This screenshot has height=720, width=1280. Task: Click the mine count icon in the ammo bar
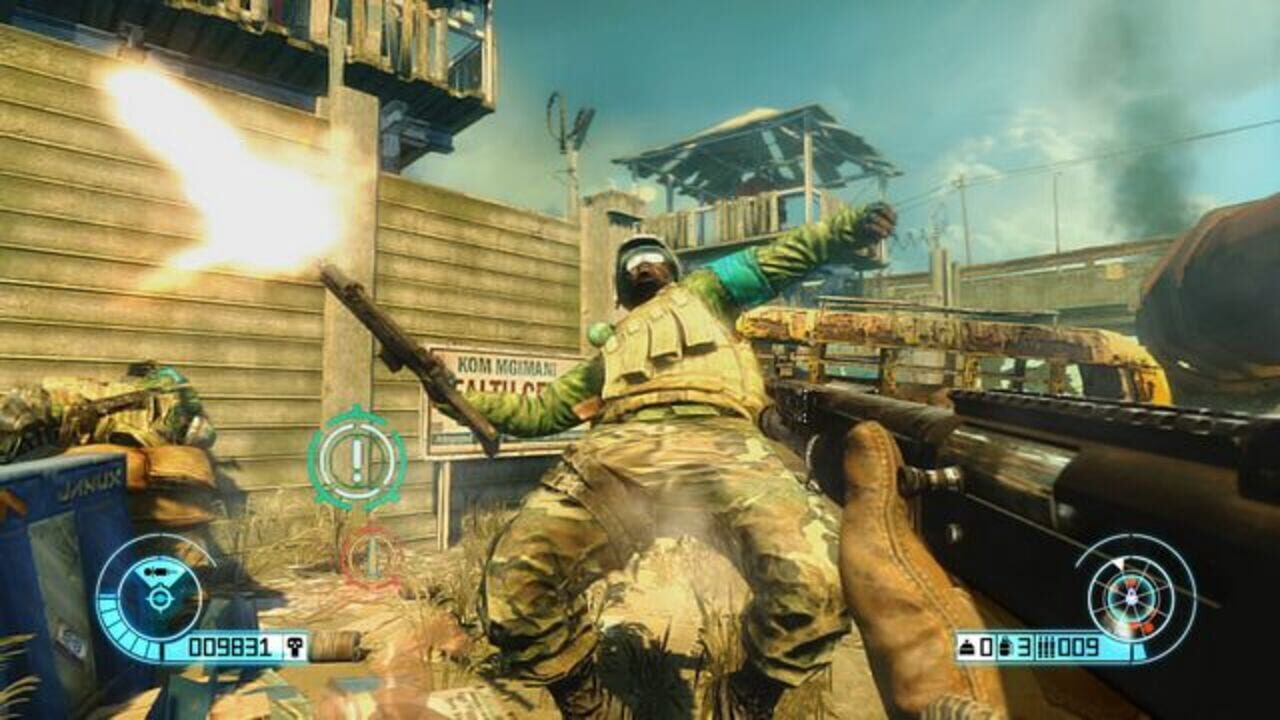[x=969, y=647]
